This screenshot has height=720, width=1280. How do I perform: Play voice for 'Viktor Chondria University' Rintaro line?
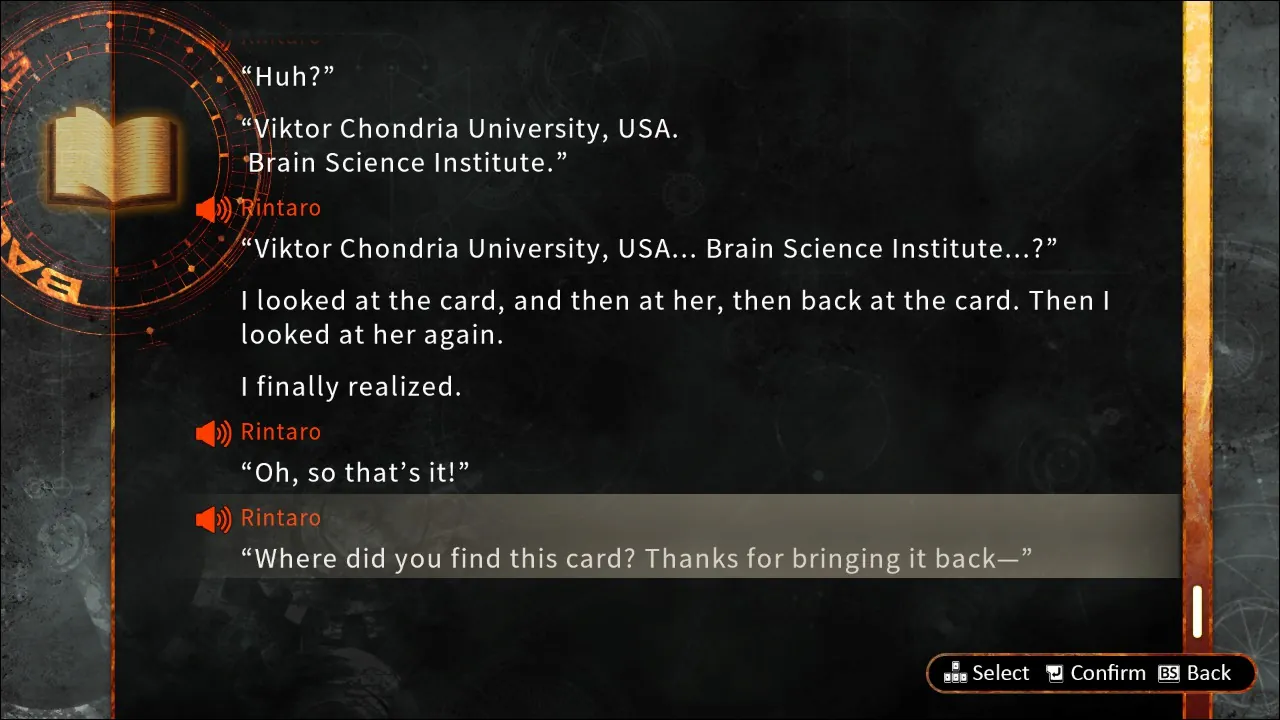212,208
